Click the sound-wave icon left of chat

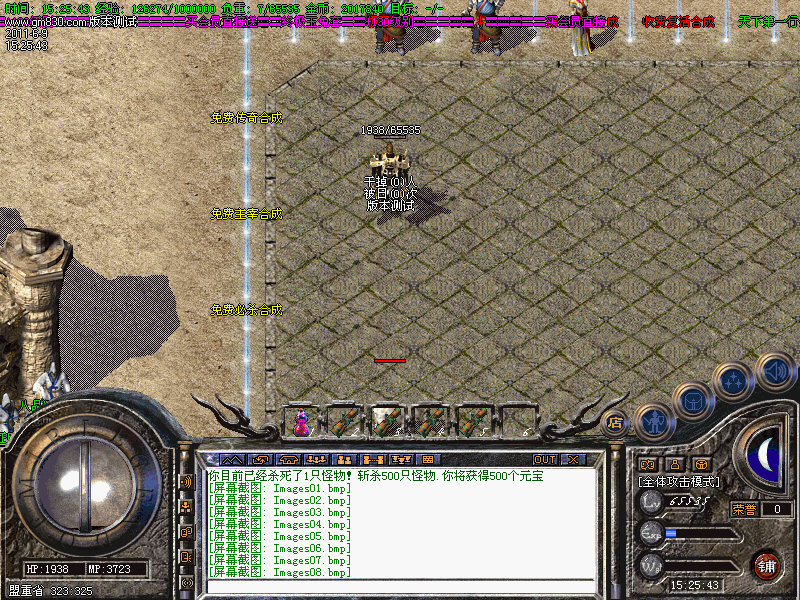tap(186, 481)
